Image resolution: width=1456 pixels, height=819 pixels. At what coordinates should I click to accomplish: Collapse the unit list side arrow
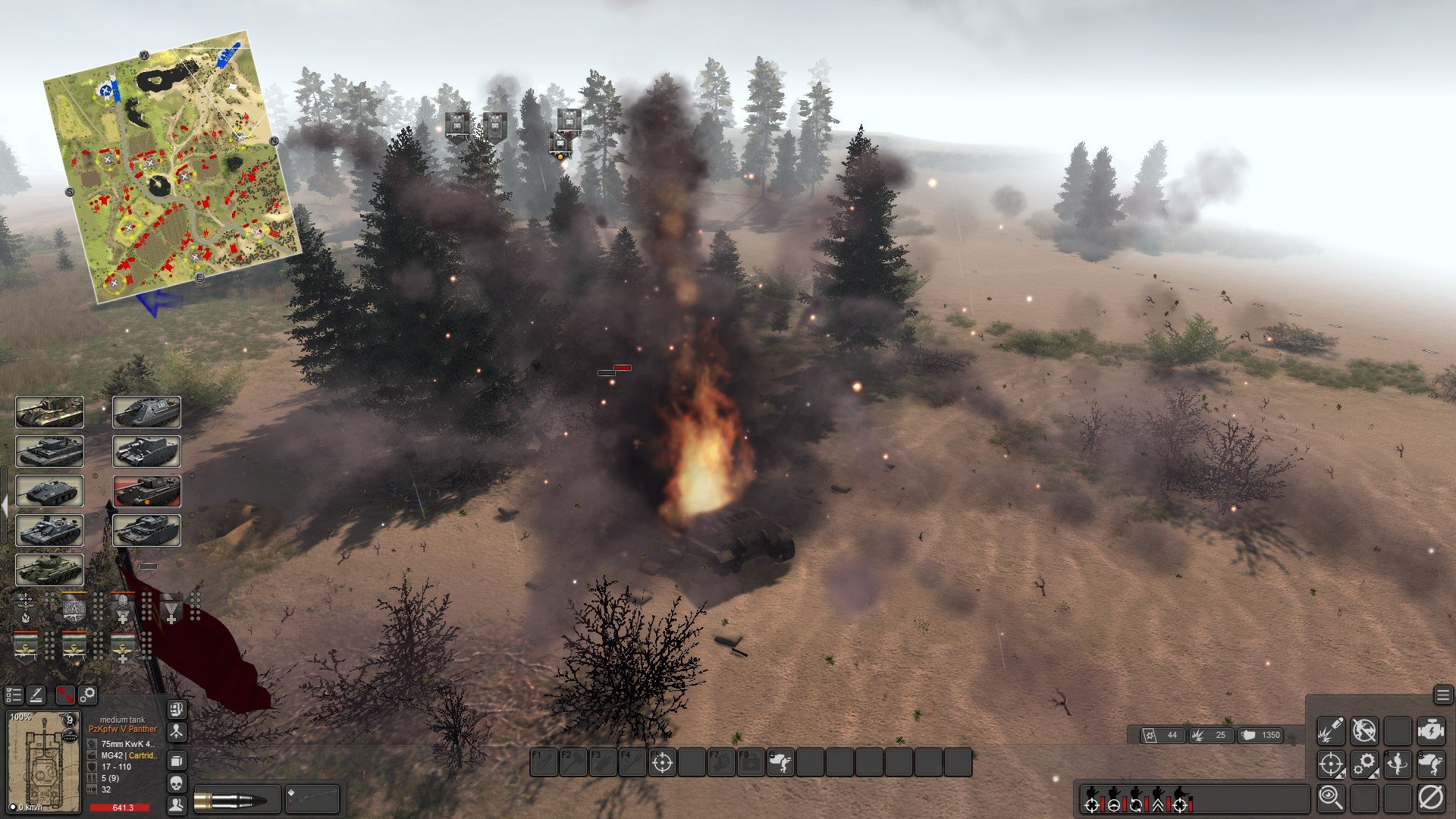click(x=5, y=506)
